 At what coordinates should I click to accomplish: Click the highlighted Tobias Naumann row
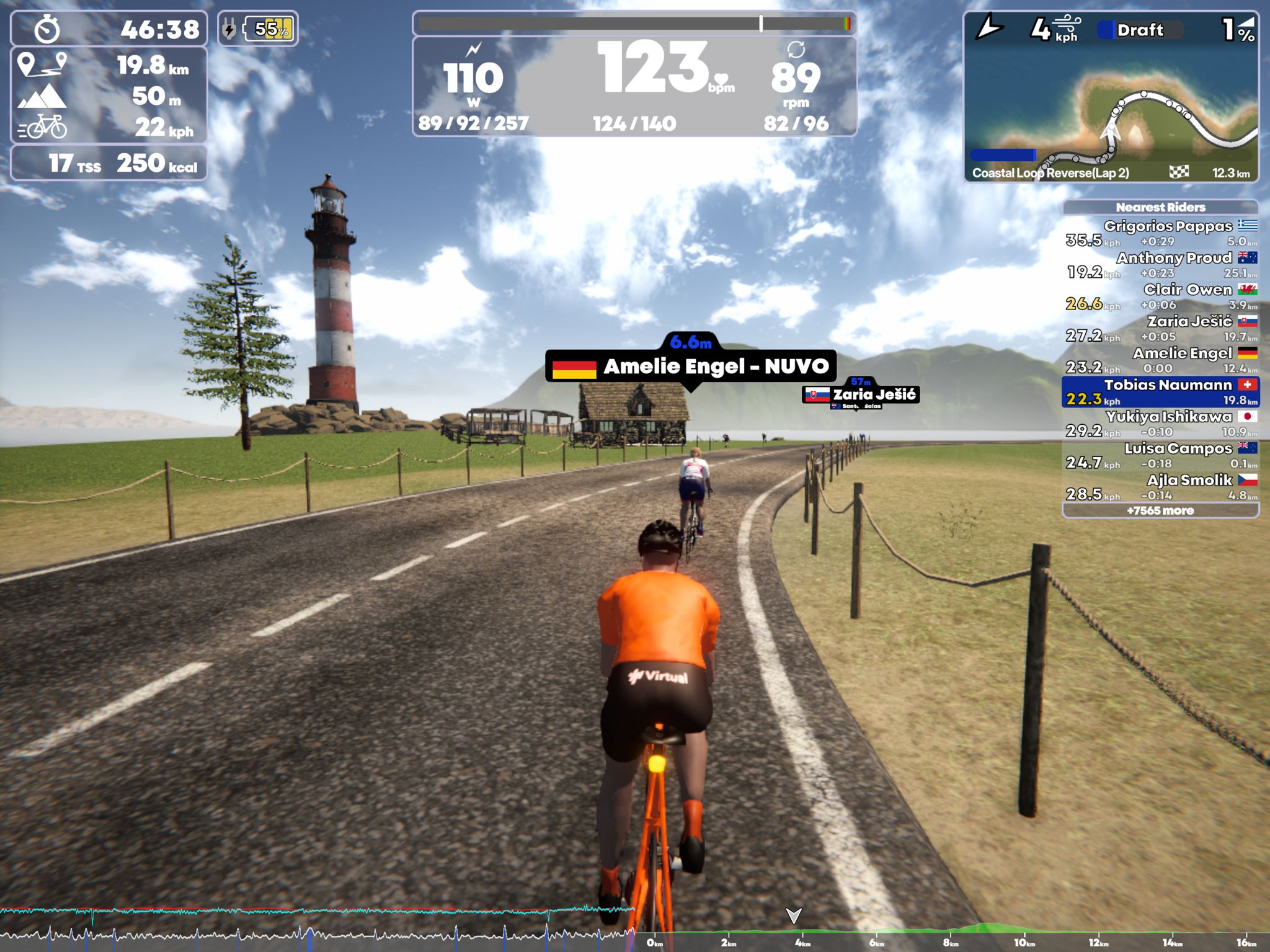[1160, 392]
